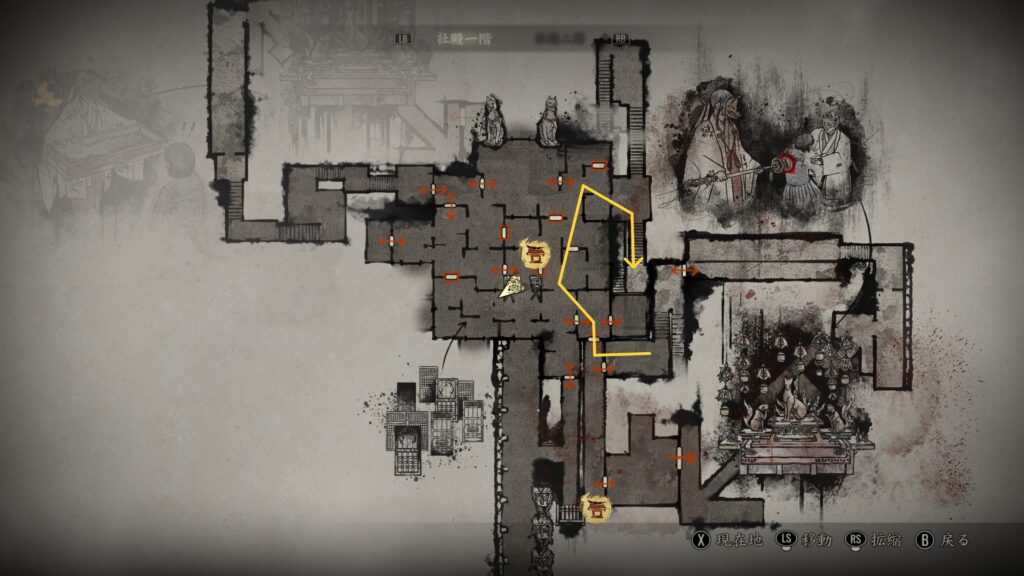Viewport: 1024px width, 576px height.
Task: Select the shrine marker next to the wooden fence
Action: click(x=597, y=507)
